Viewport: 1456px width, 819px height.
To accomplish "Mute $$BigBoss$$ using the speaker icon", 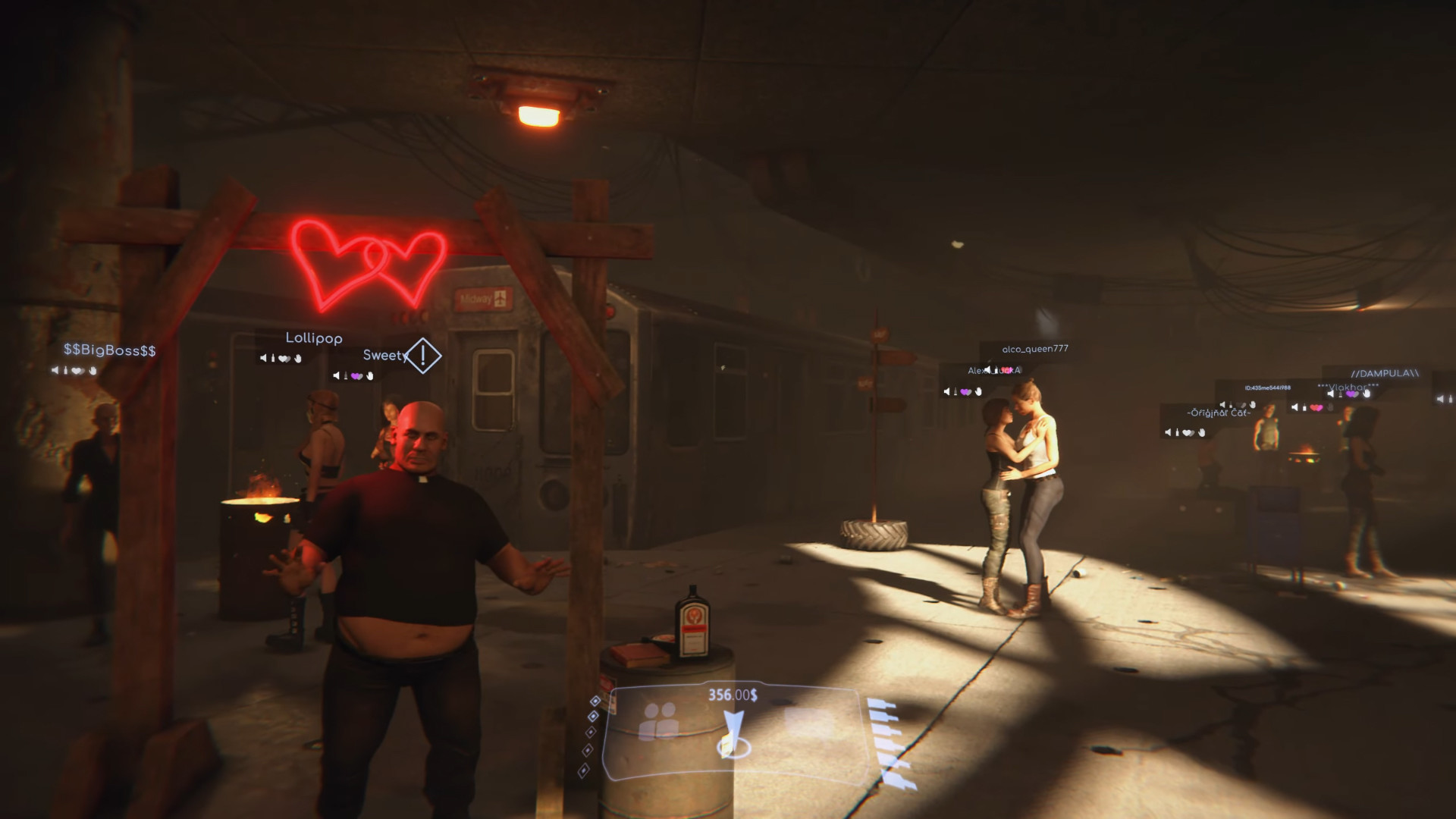I will (x=55, y=370).
